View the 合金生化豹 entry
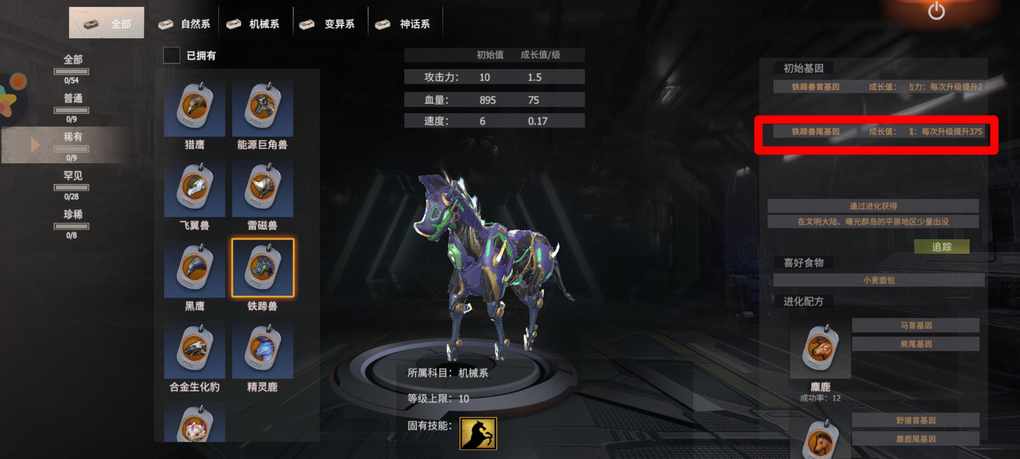Viewport: 1020px width, 459px height. tap(195, 350)
